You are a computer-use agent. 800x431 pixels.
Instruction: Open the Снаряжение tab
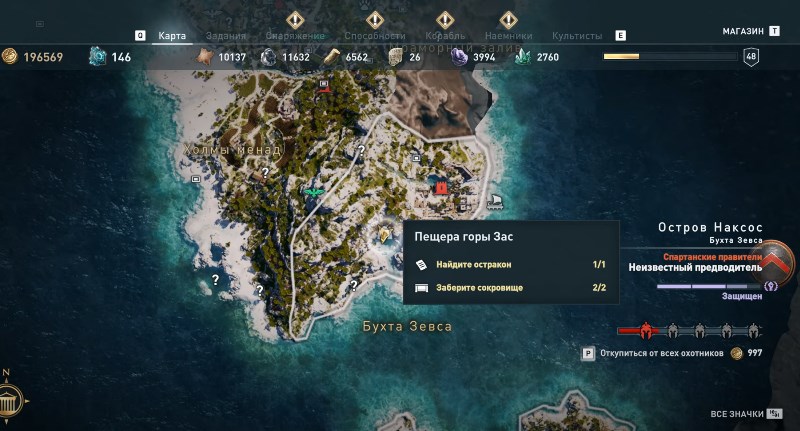[x=294, y=36]
